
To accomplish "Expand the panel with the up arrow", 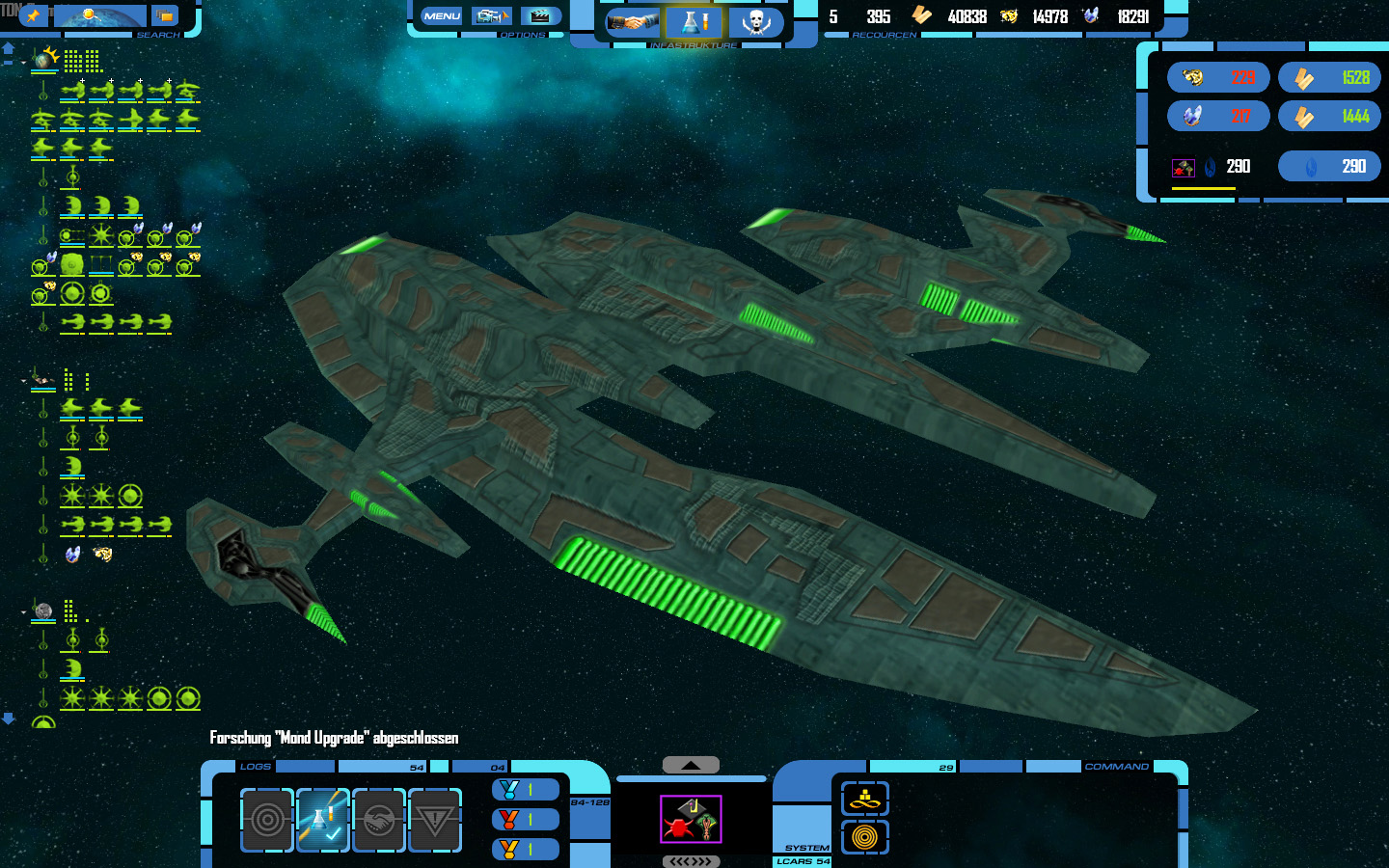I will (x=691, y=765).
